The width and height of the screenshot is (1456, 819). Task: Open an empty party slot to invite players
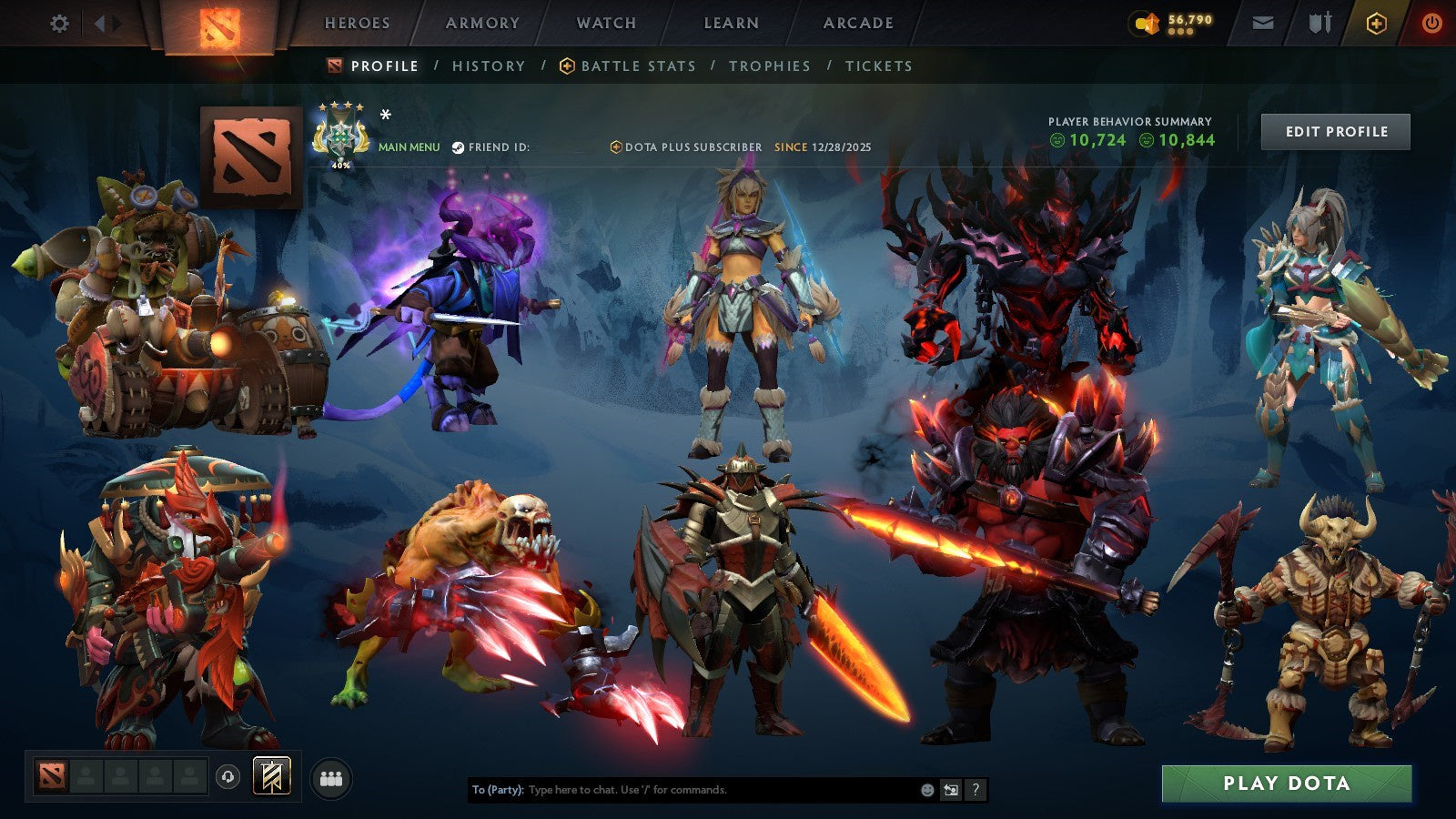click(86, 775)
